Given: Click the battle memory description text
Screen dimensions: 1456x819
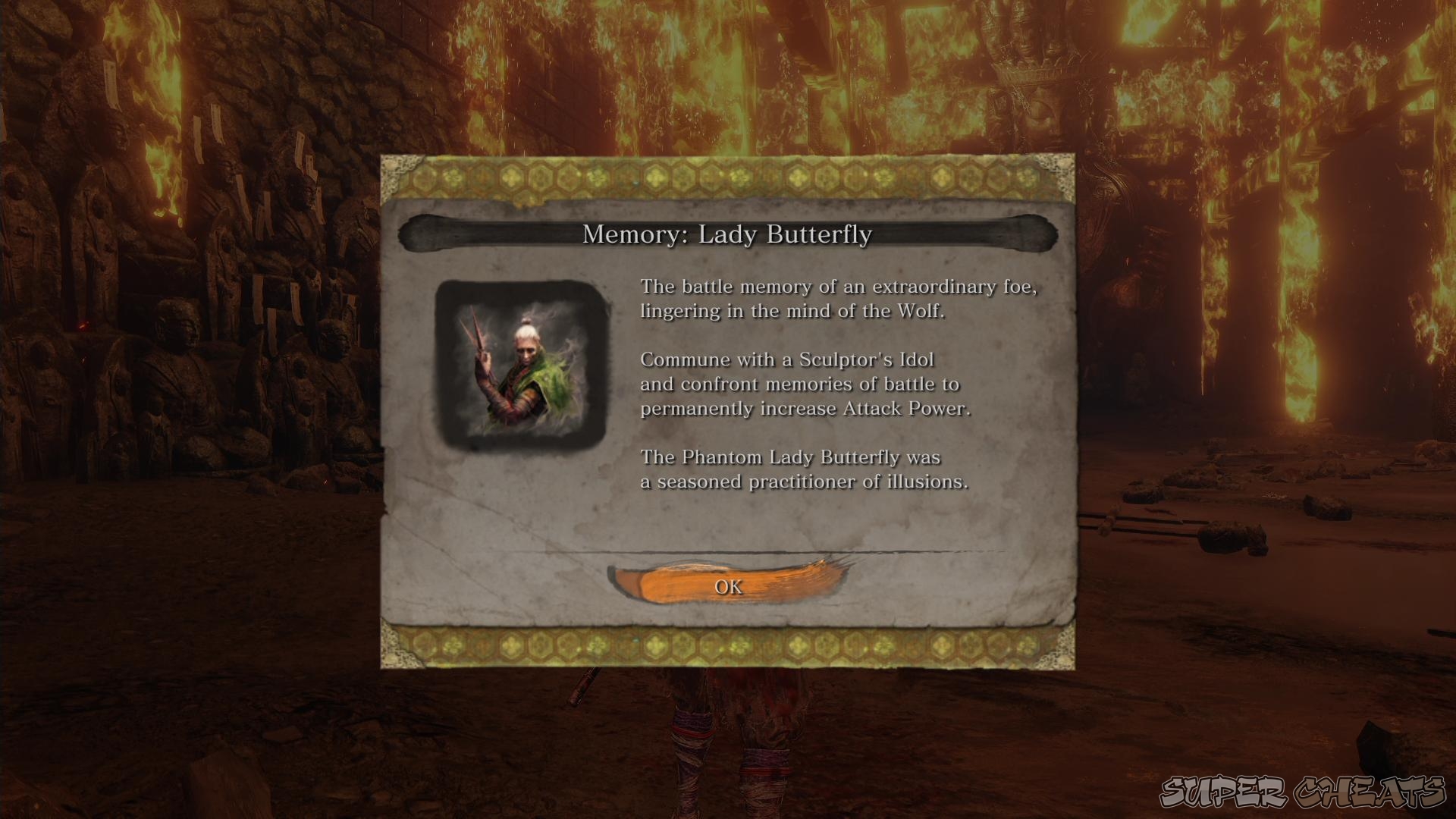Looking at the screenshot, I should [x=840, y=299].
